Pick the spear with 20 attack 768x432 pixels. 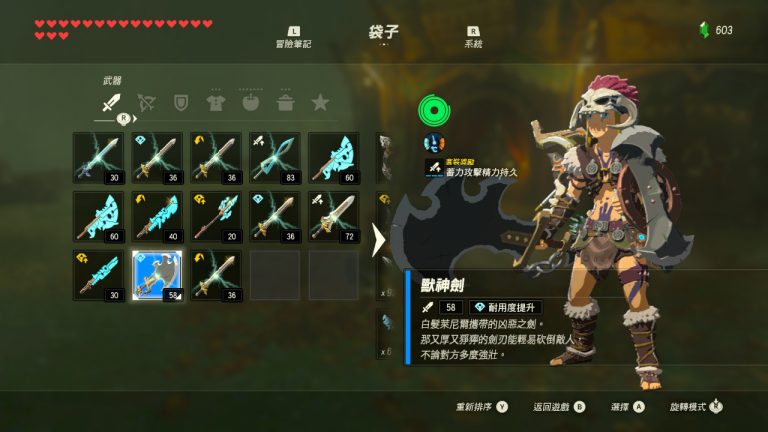216,216
